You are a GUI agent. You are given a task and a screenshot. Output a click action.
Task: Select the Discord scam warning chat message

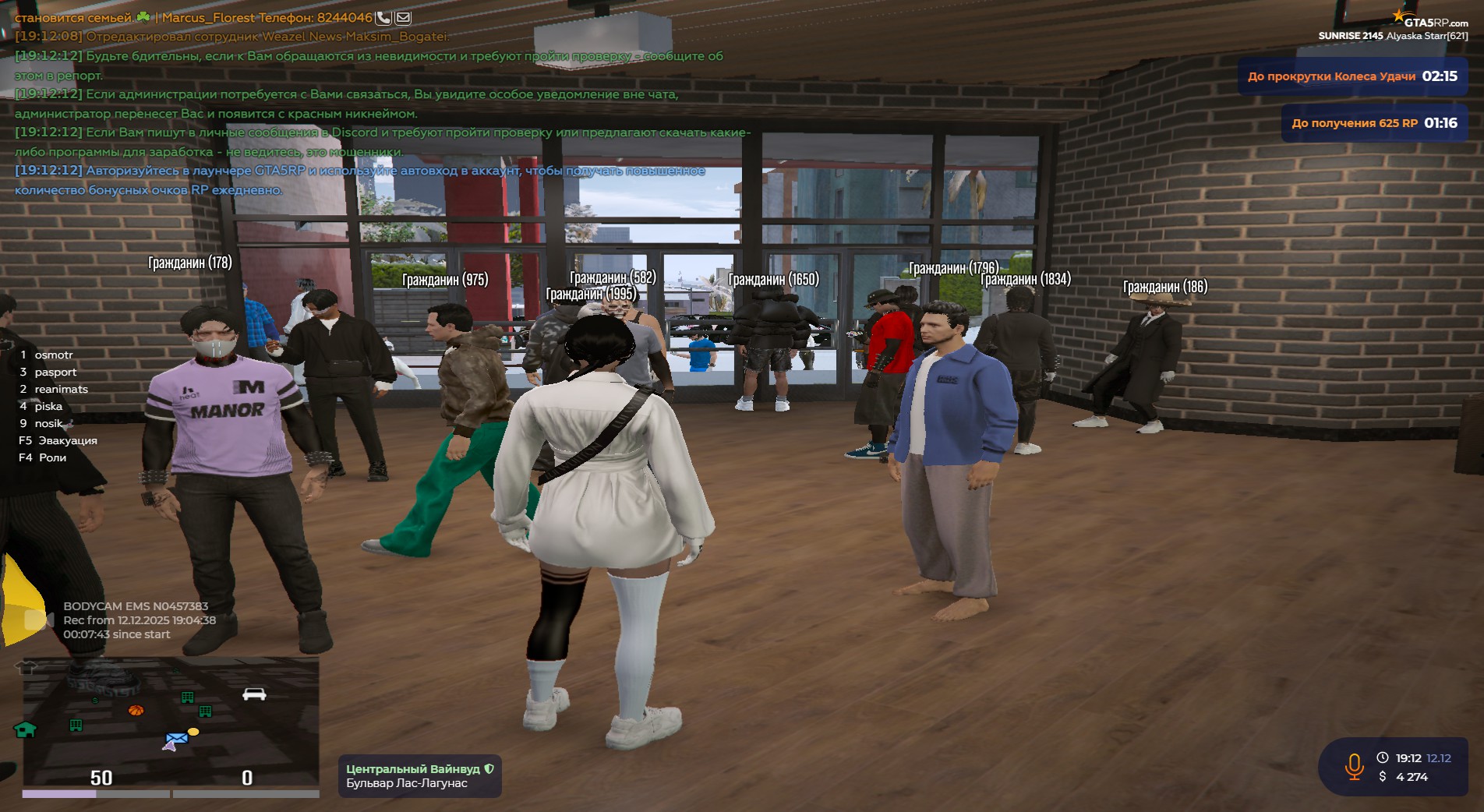pyautogui.click(x=382, y=142)
